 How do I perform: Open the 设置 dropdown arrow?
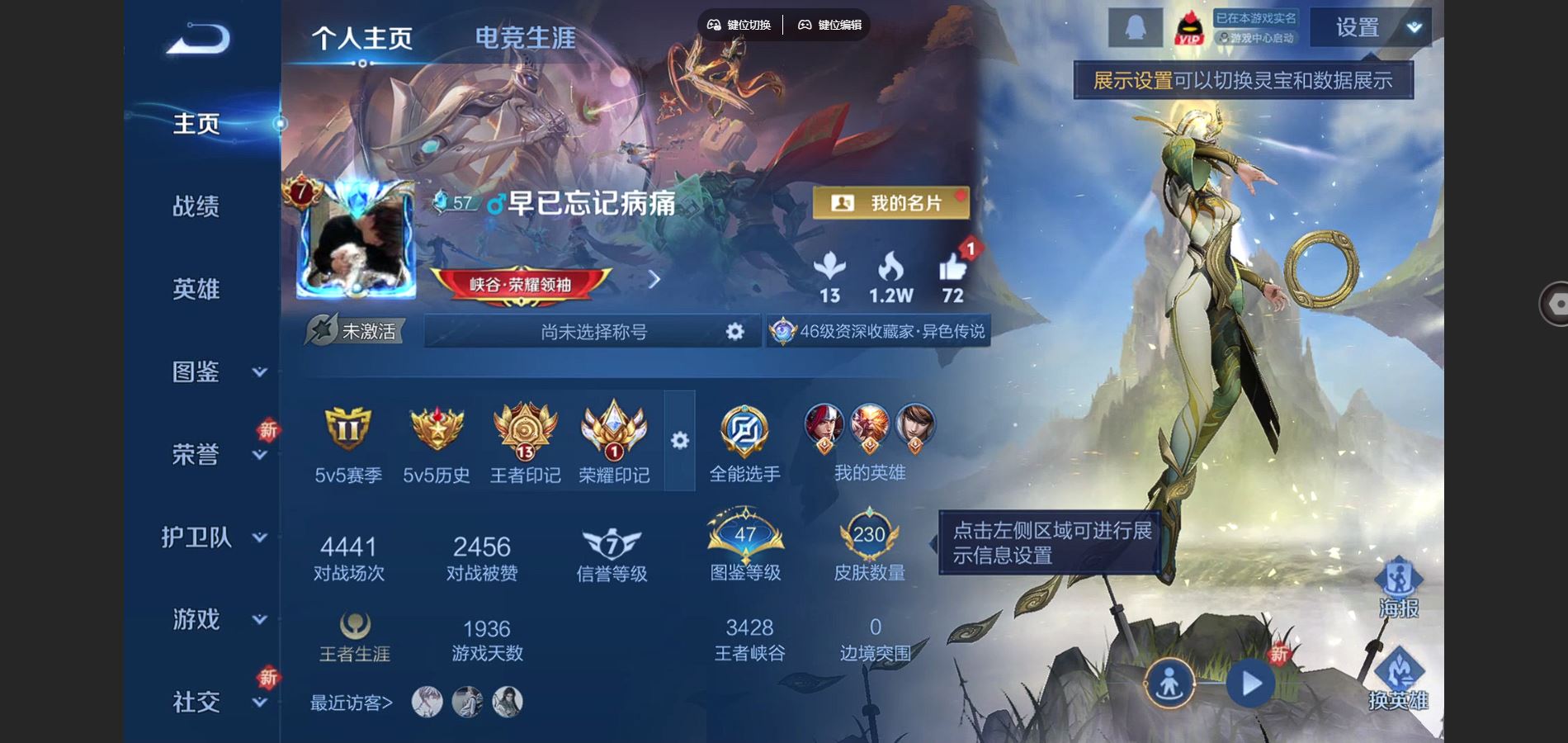click(1414, 26)
